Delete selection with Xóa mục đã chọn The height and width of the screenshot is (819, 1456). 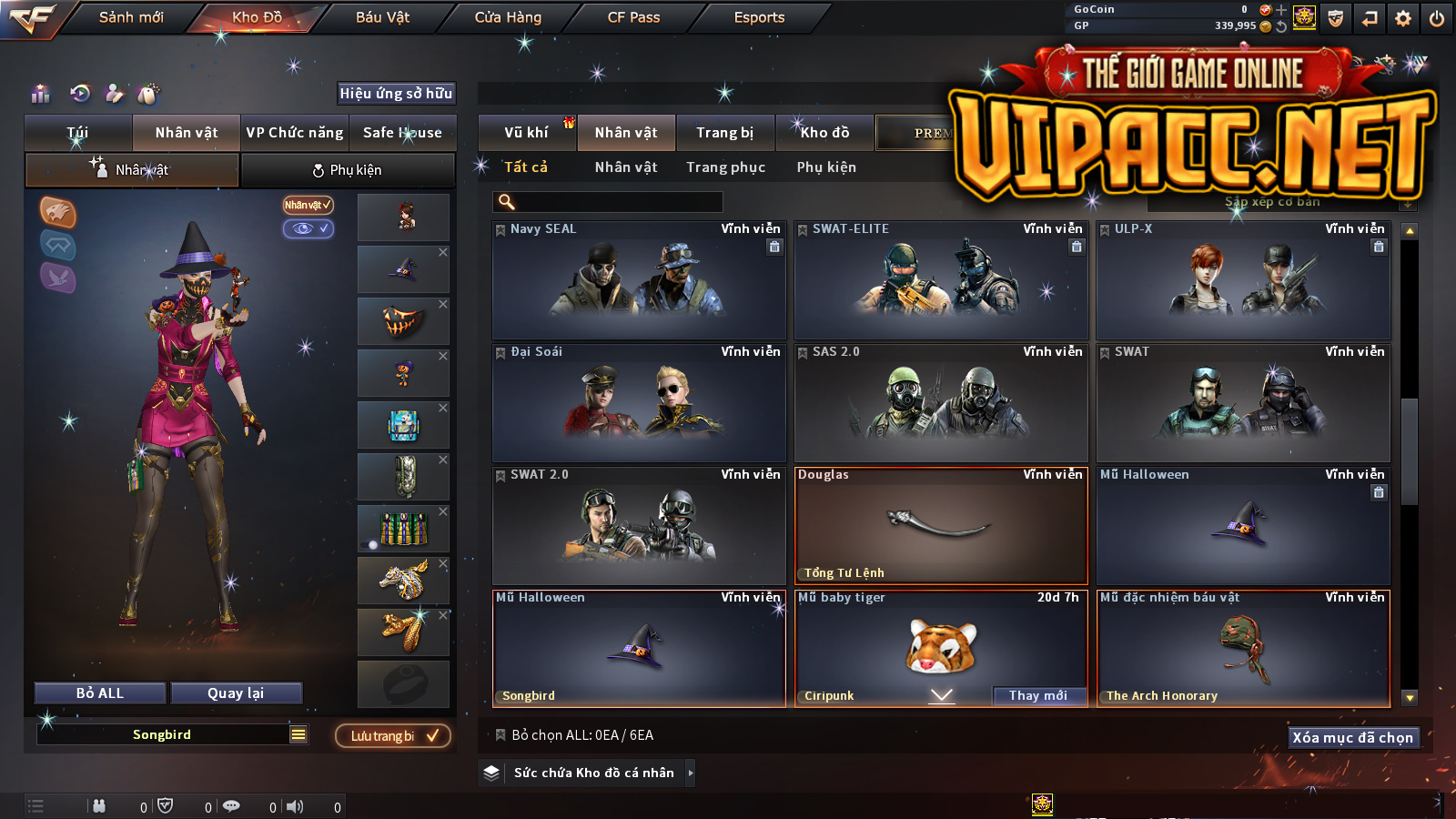[x=1352, y=738]
